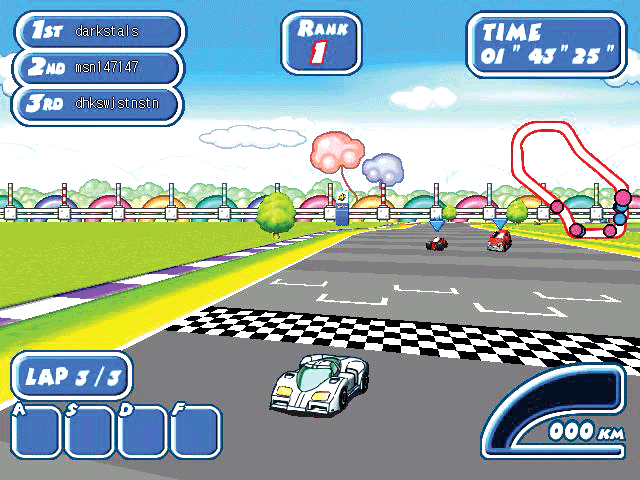
Task: Use the item slot labeled D
Action: [x=143, y=432]
